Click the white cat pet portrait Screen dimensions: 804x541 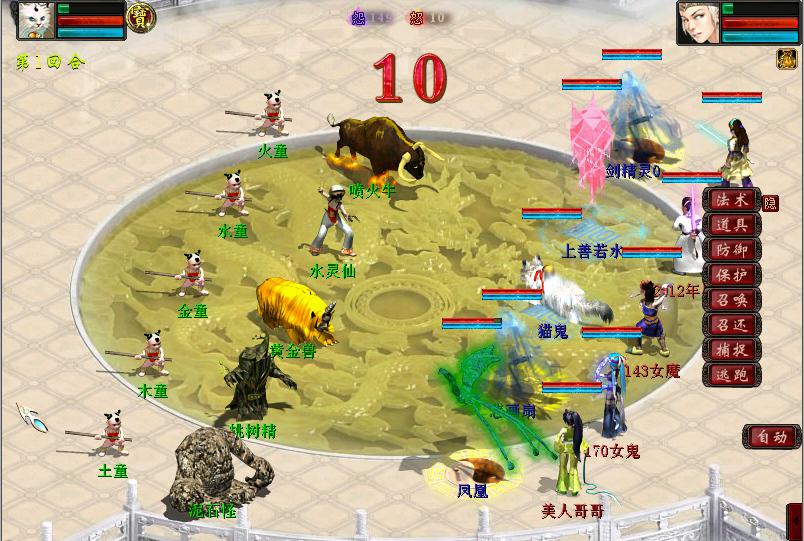tap(36, 20)
